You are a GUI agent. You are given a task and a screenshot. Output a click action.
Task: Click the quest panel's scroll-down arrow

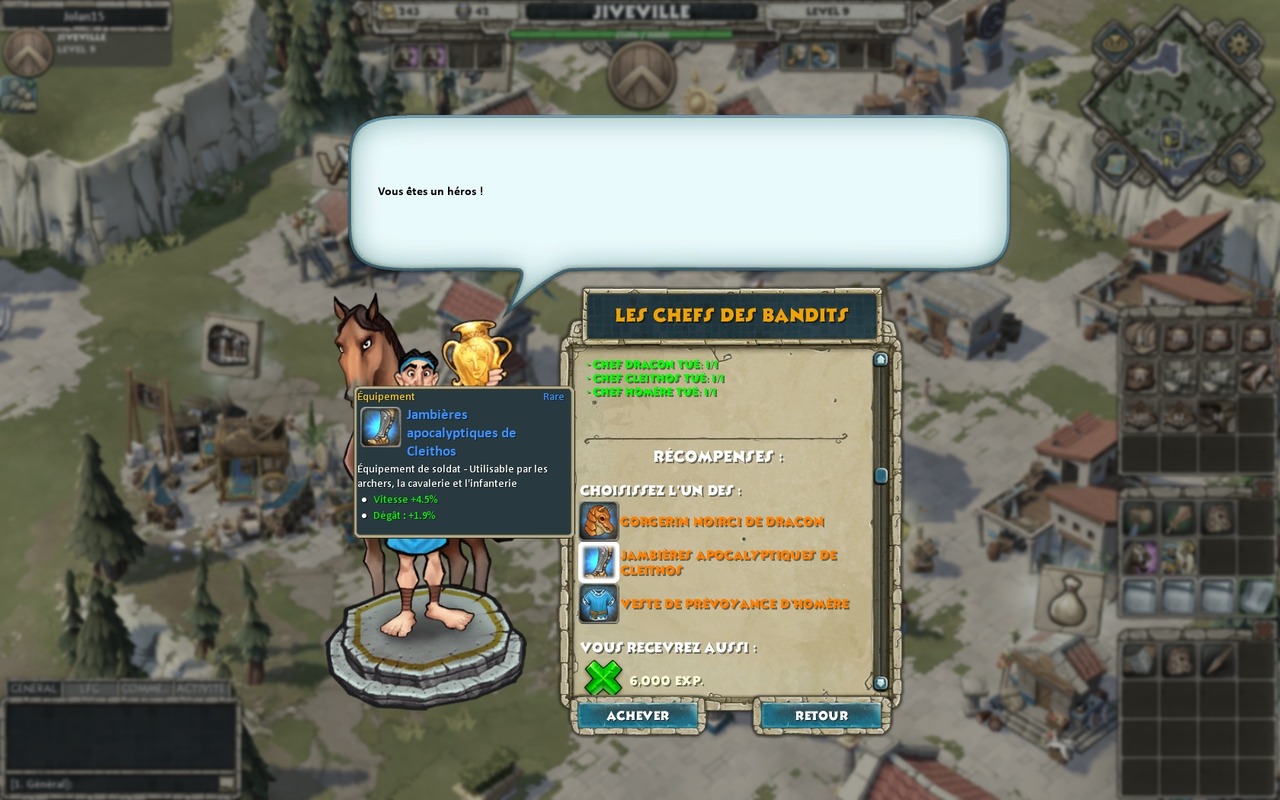pos(880,683)
